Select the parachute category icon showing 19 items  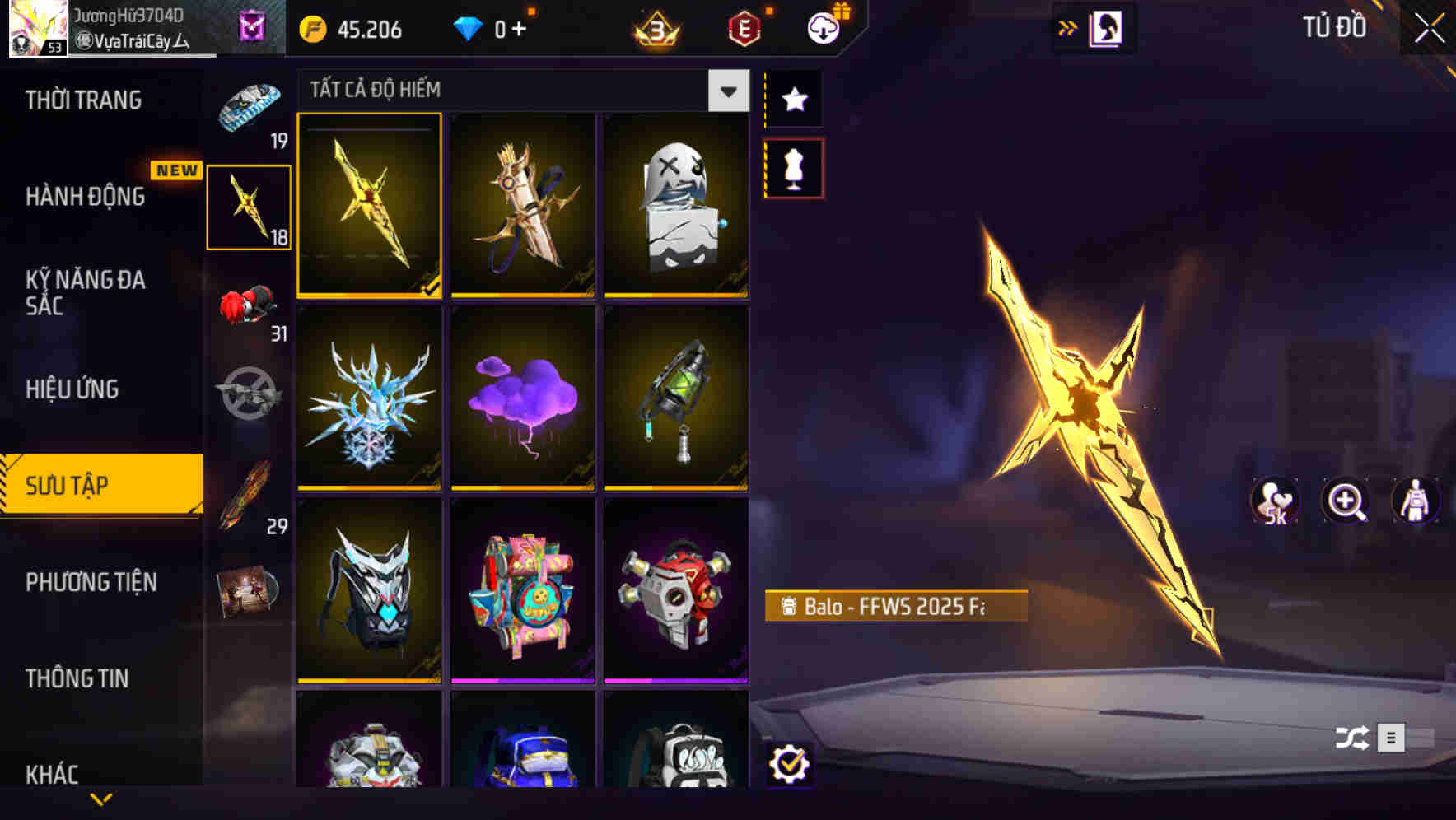click(x=246, y=107)
